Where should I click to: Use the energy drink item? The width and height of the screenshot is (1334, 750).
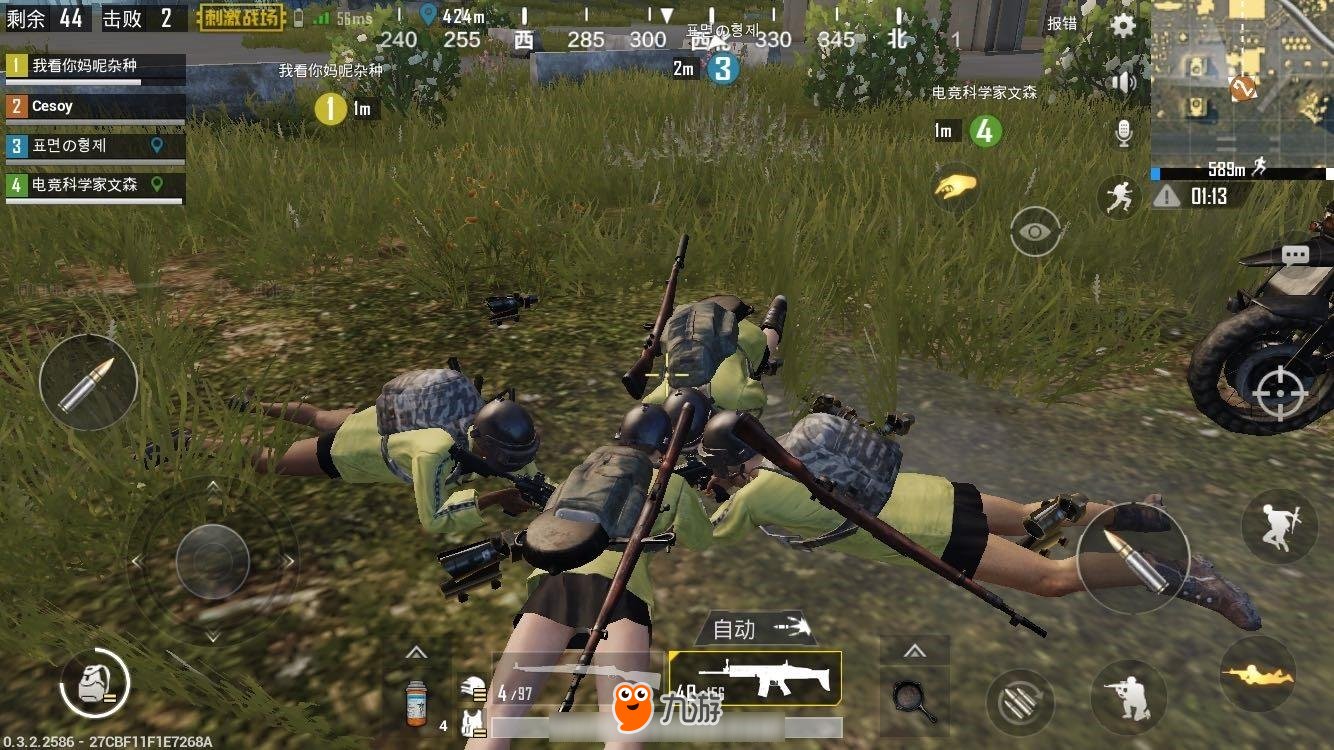[416, 702]
